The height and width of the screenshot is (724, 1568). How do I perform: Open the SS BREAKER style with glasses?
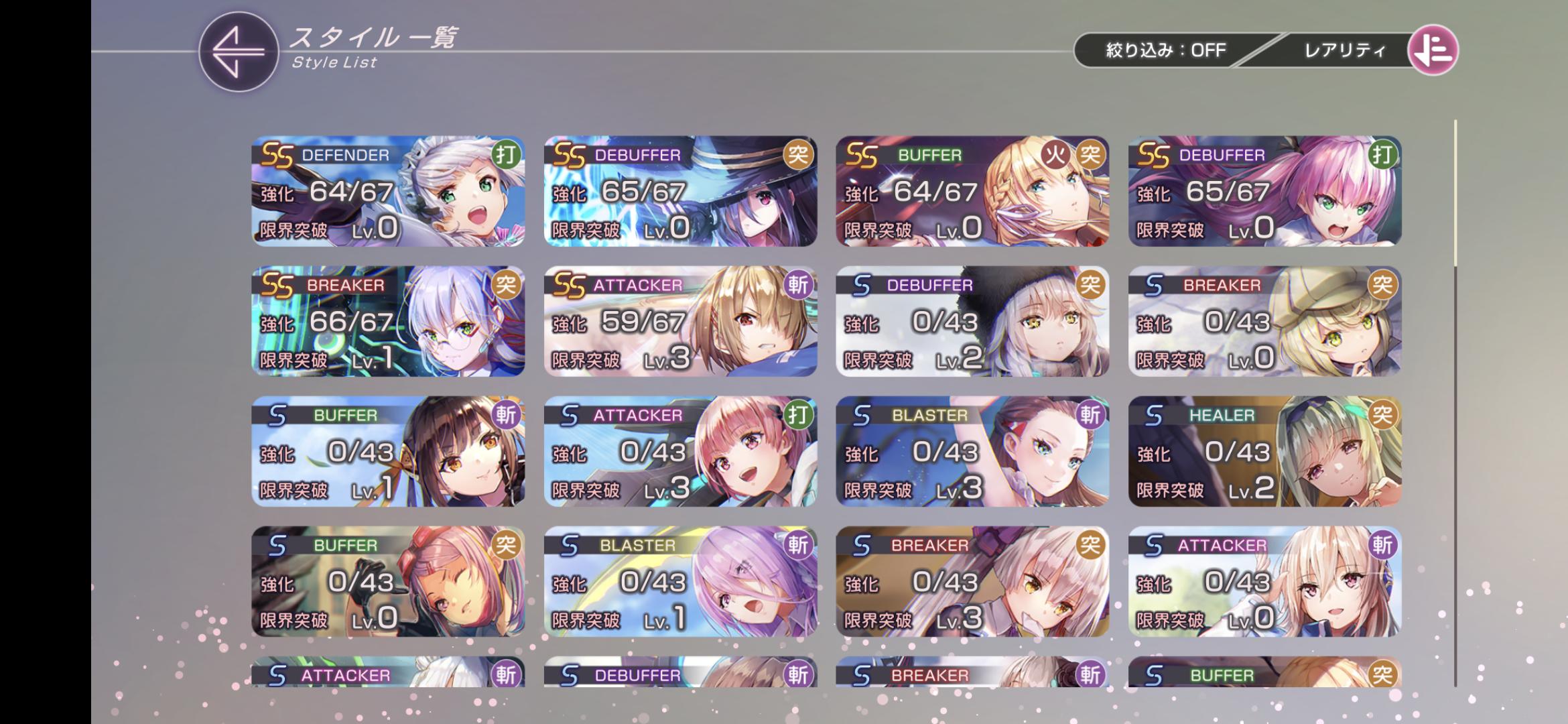point(388,321)
